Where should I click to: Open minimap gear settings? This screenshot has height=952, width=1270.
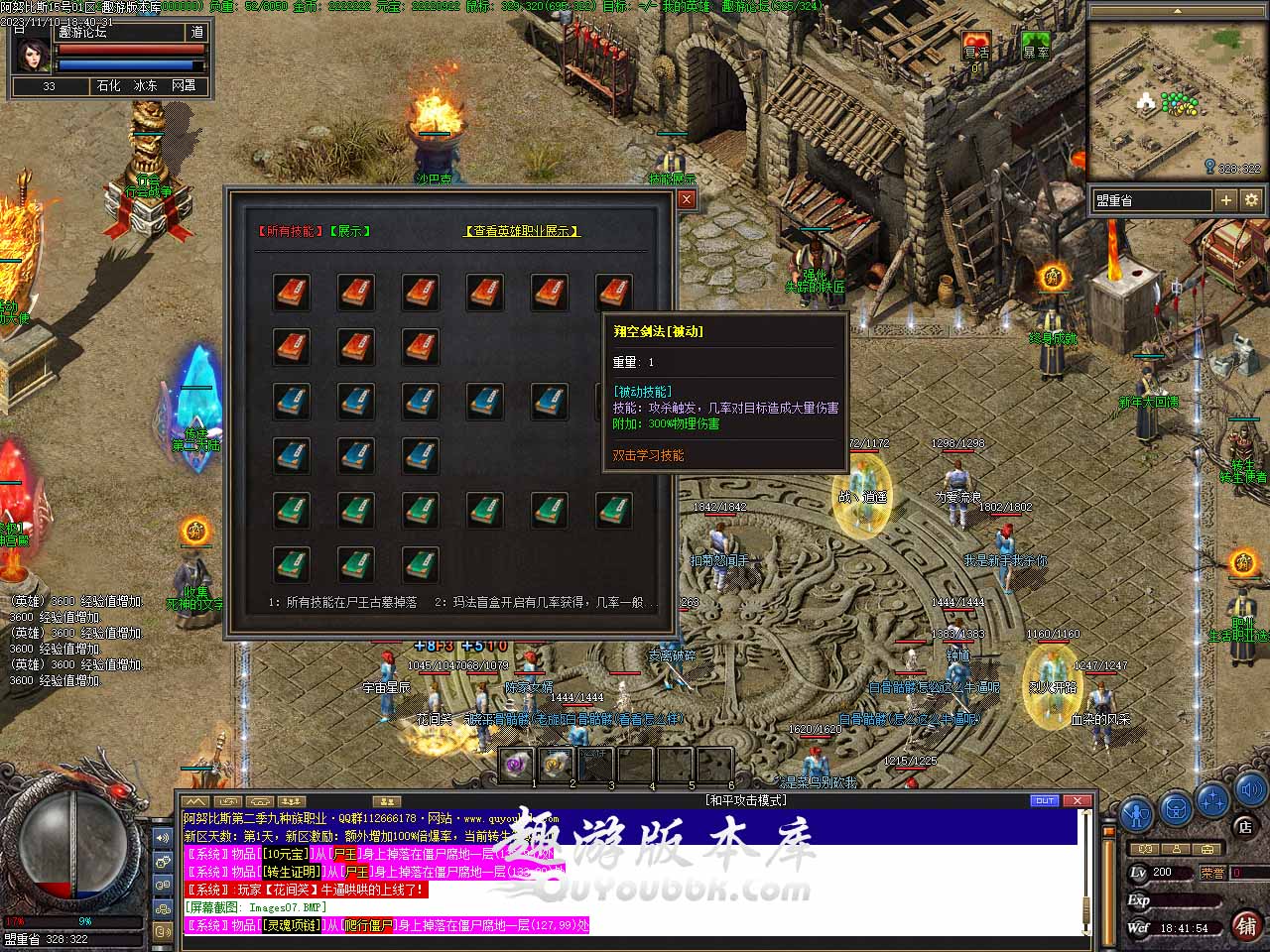(x=1251, y=200)
